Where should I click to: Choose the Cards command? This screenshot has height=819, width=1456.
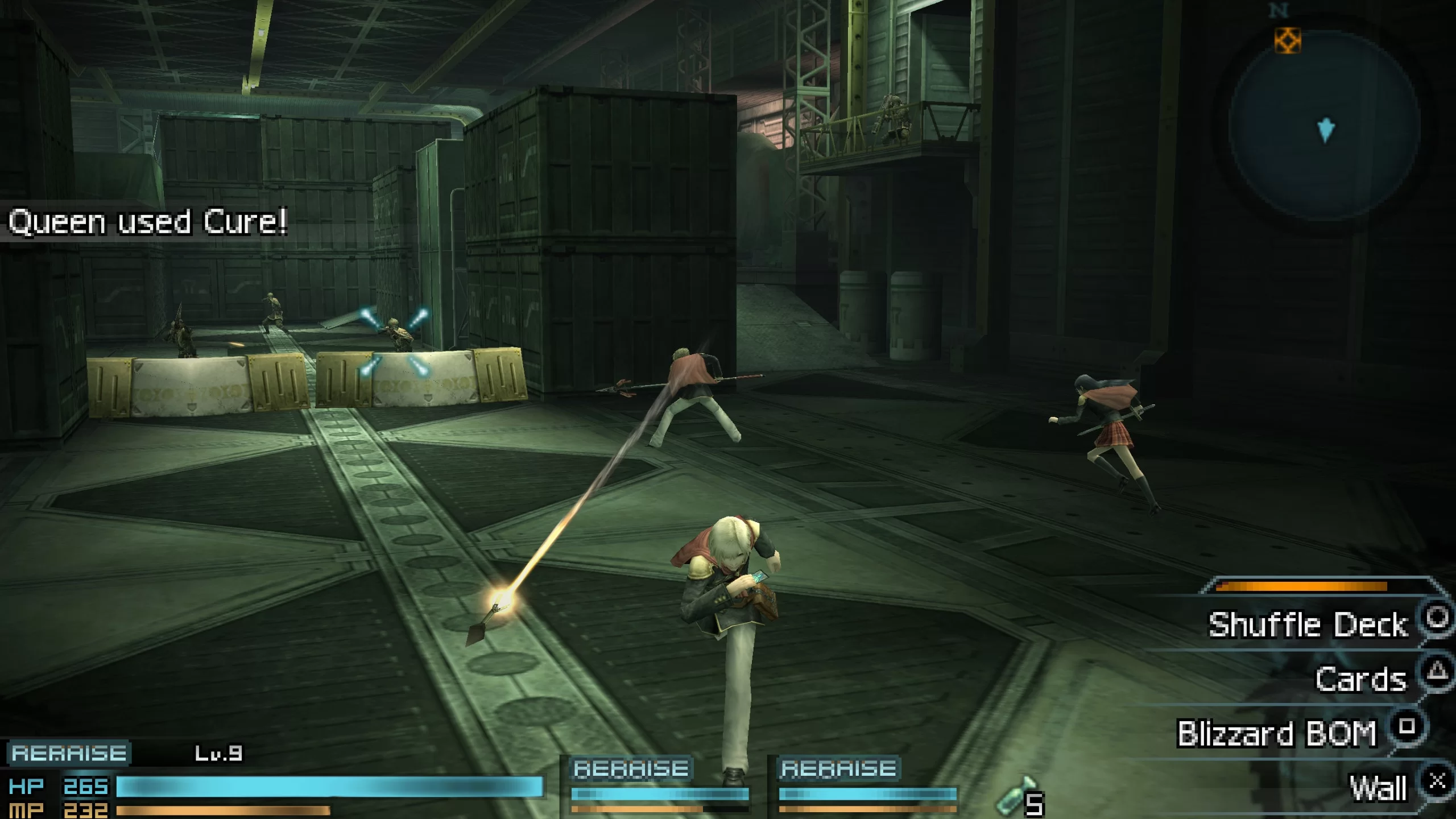pos(1360,679)
